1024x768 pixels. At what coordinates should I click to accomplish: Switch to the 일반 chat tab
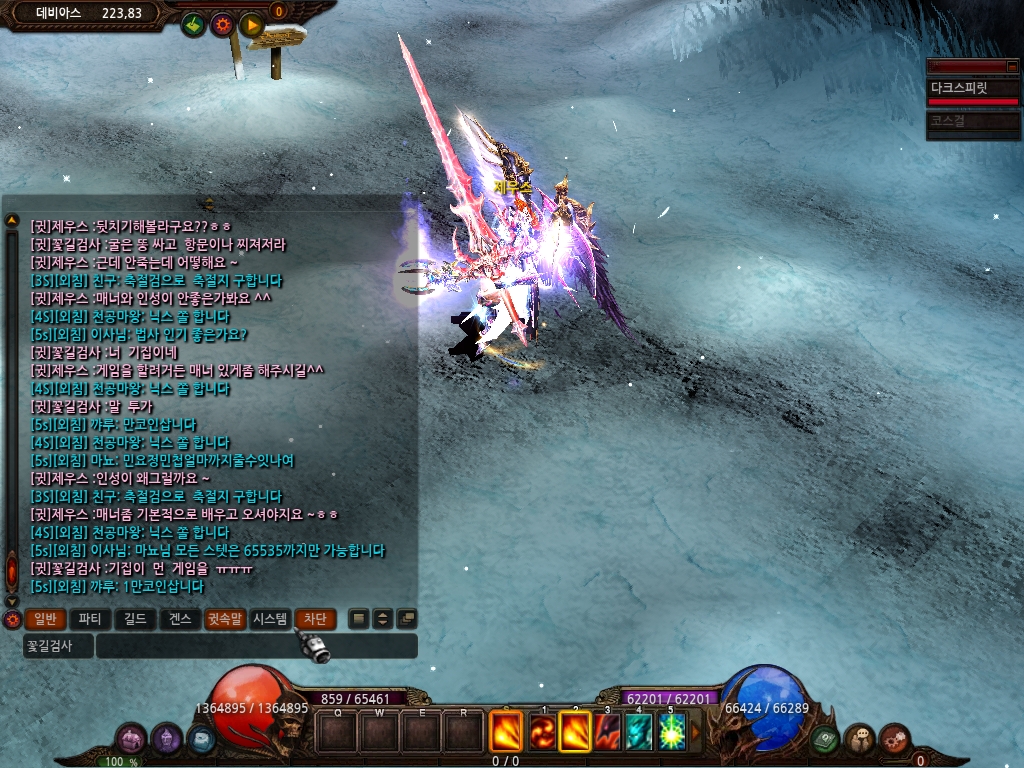(x=45, y=619)
